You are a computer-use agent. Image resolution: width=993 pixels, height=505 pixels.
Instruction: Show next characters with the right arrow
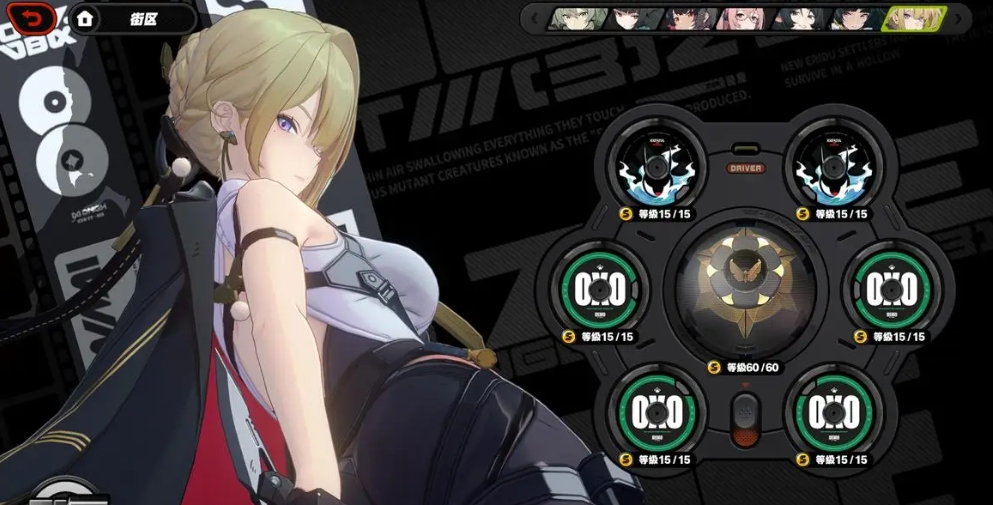point(957,18)
